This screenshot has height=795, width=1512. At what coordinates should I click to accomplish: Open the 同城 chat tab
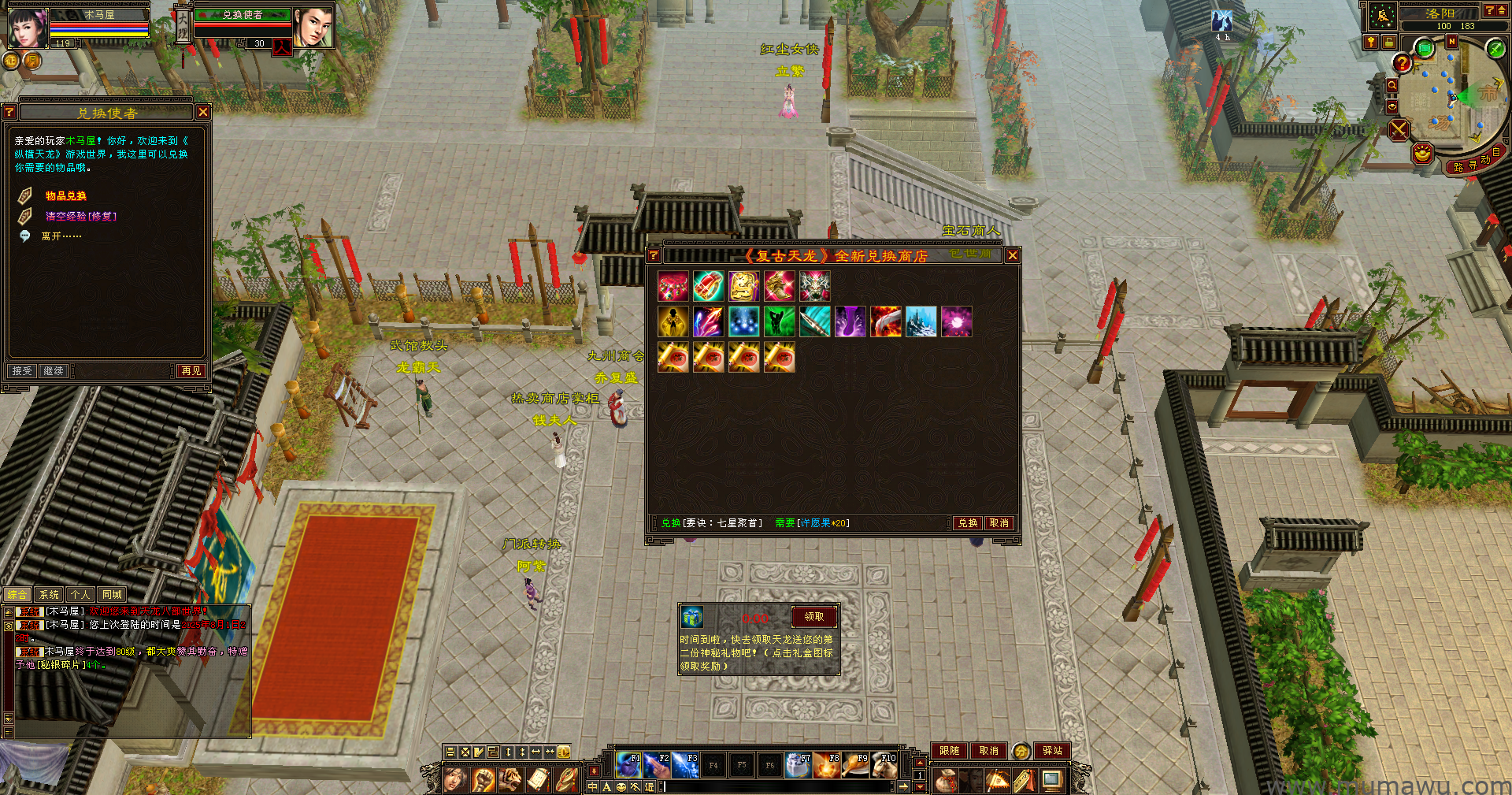pos(112,595)
